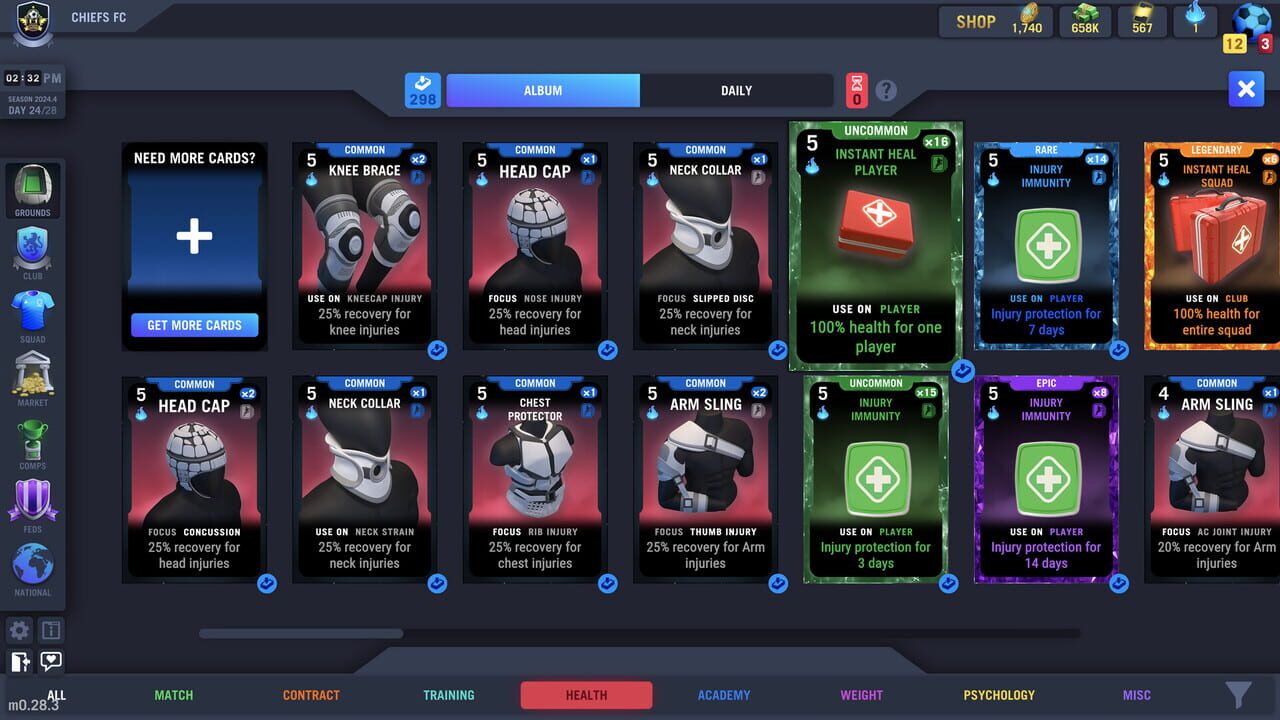
Task: Toggle the filter funnel icon
Action: coord(1237,694)
